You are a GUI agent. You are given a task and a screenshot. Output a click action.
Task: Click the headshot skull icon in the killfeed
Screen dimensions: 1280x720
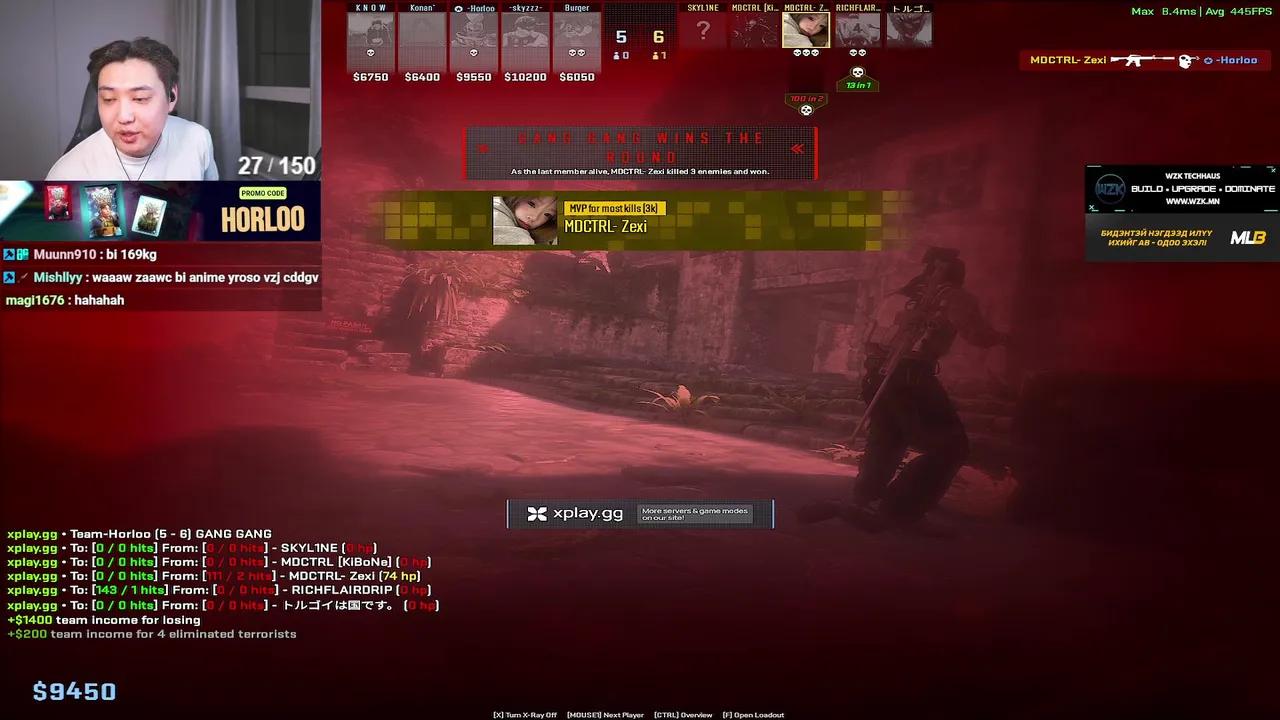click(1184, 60)
